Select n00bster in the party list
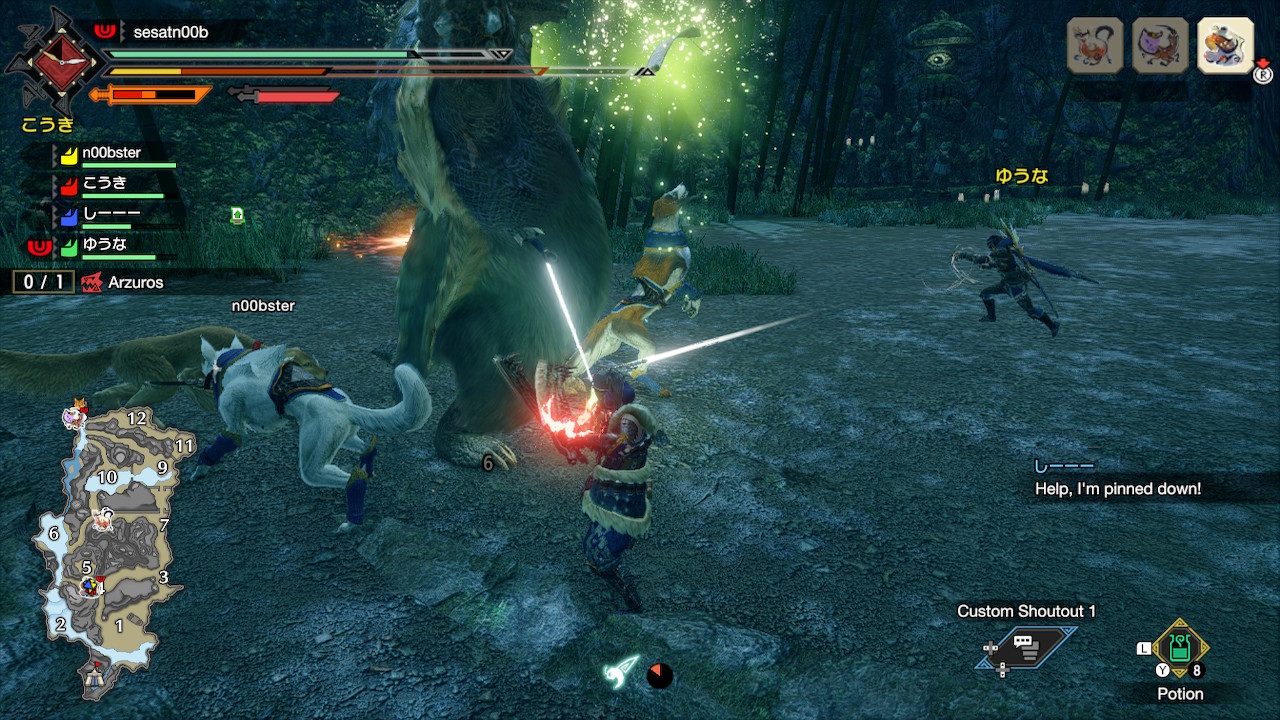Viewport: 1280px width, 720px height. [111, 154]
